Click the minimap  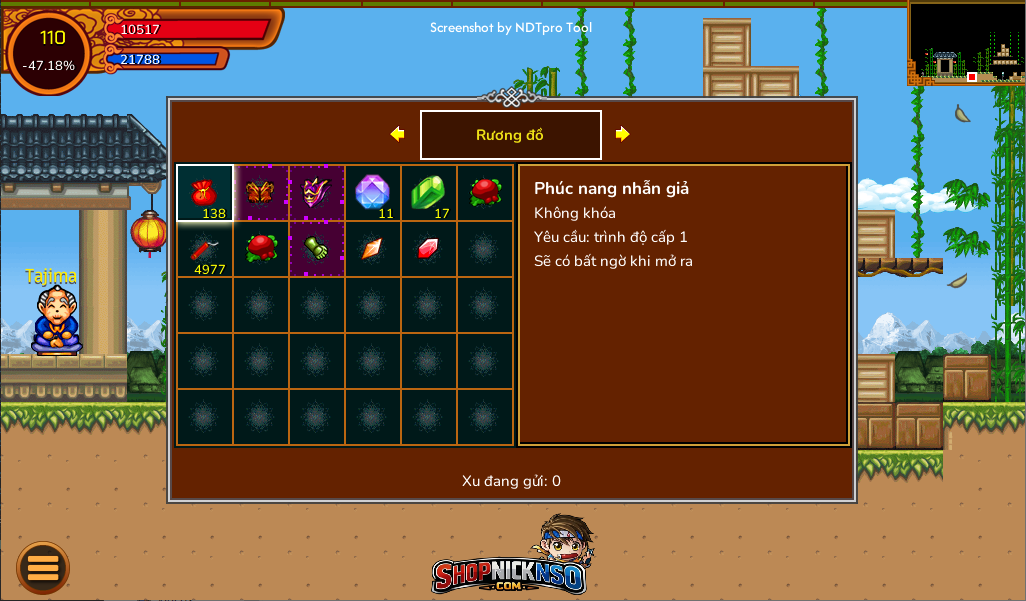966,43
